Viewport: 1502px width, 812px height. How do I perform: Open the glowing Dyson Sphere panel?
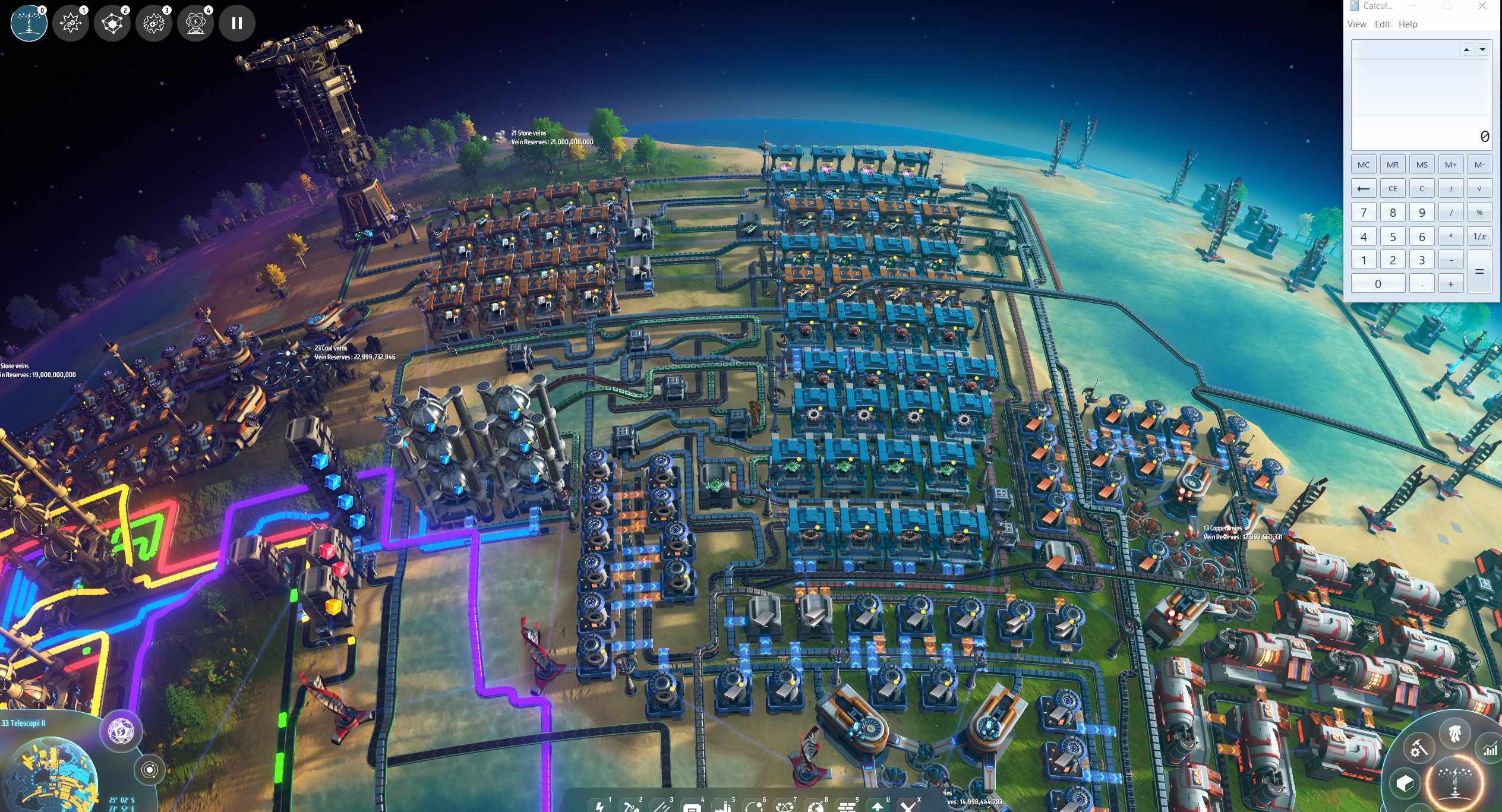click(1456, 781)
